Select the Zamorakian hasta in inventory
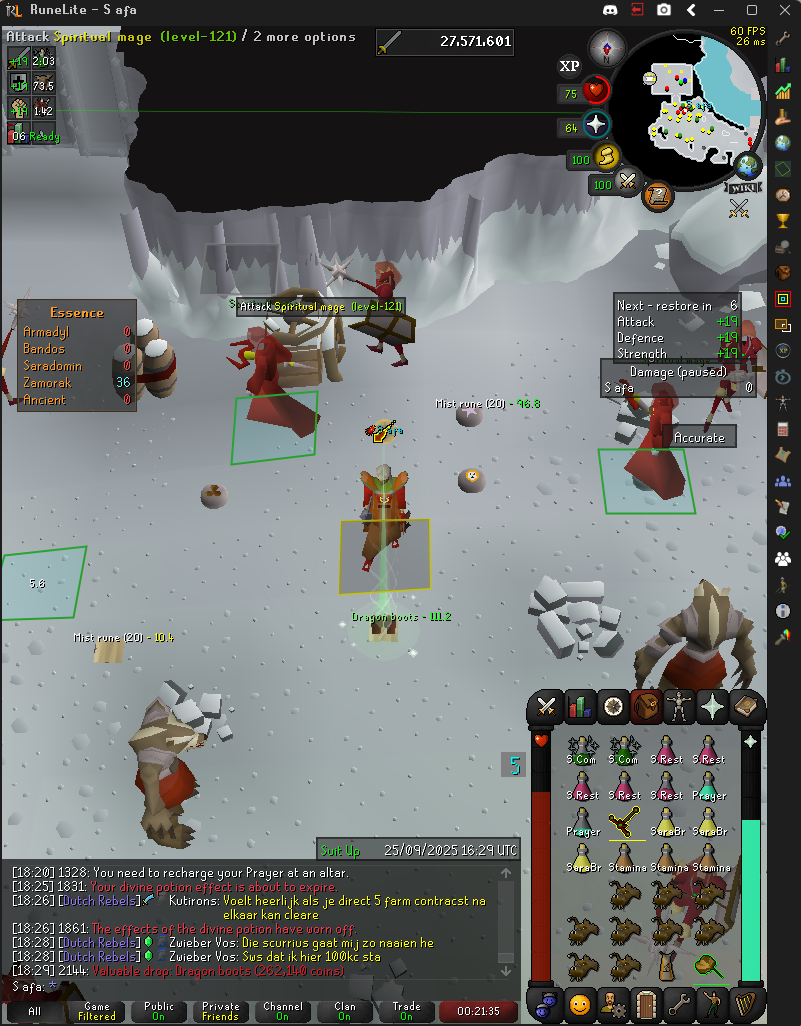The width and height of the screenshot is (801, 1026). click(x=627, y=824)
